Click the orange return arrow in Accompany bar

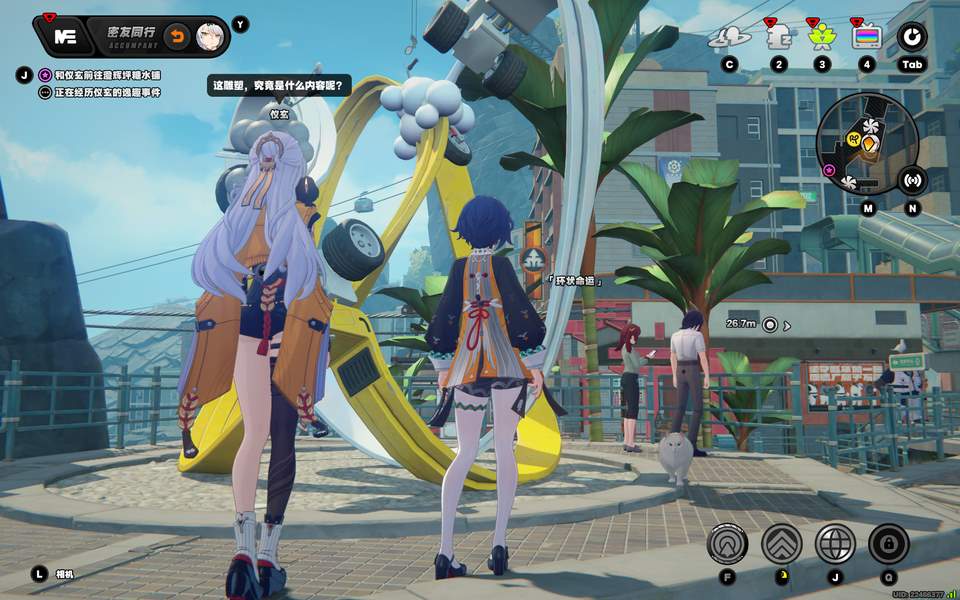point(177,36)
